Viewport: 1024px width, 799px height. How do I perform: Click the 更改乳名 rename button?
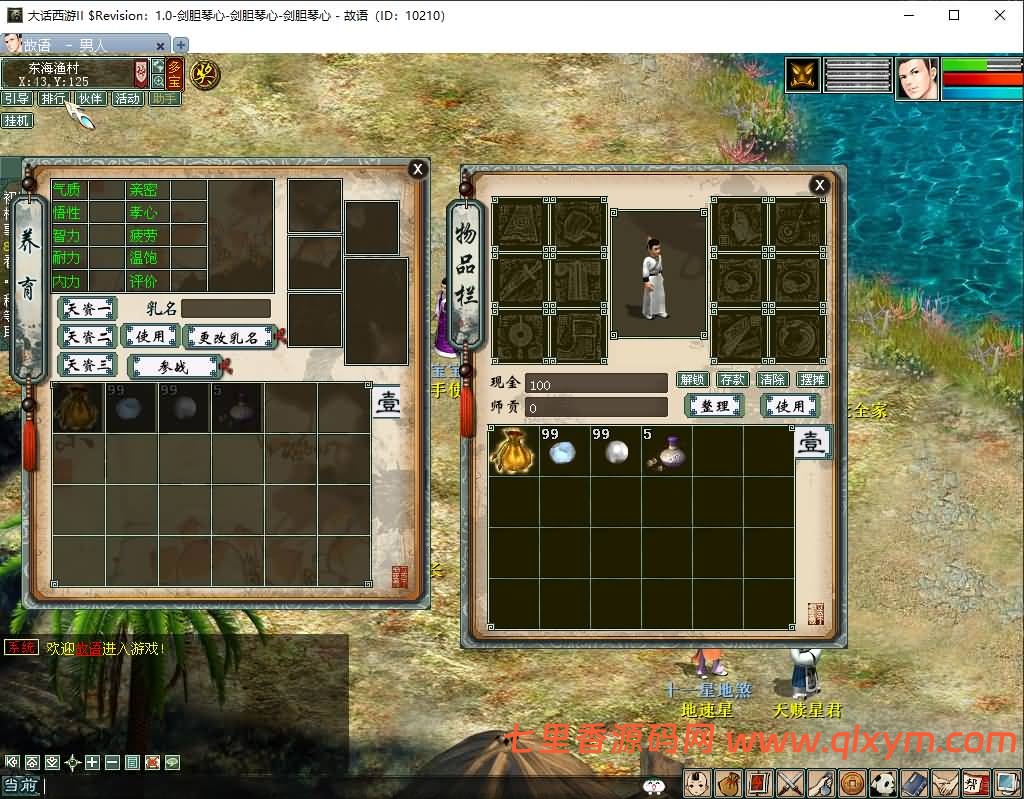[x=229, y=337]
